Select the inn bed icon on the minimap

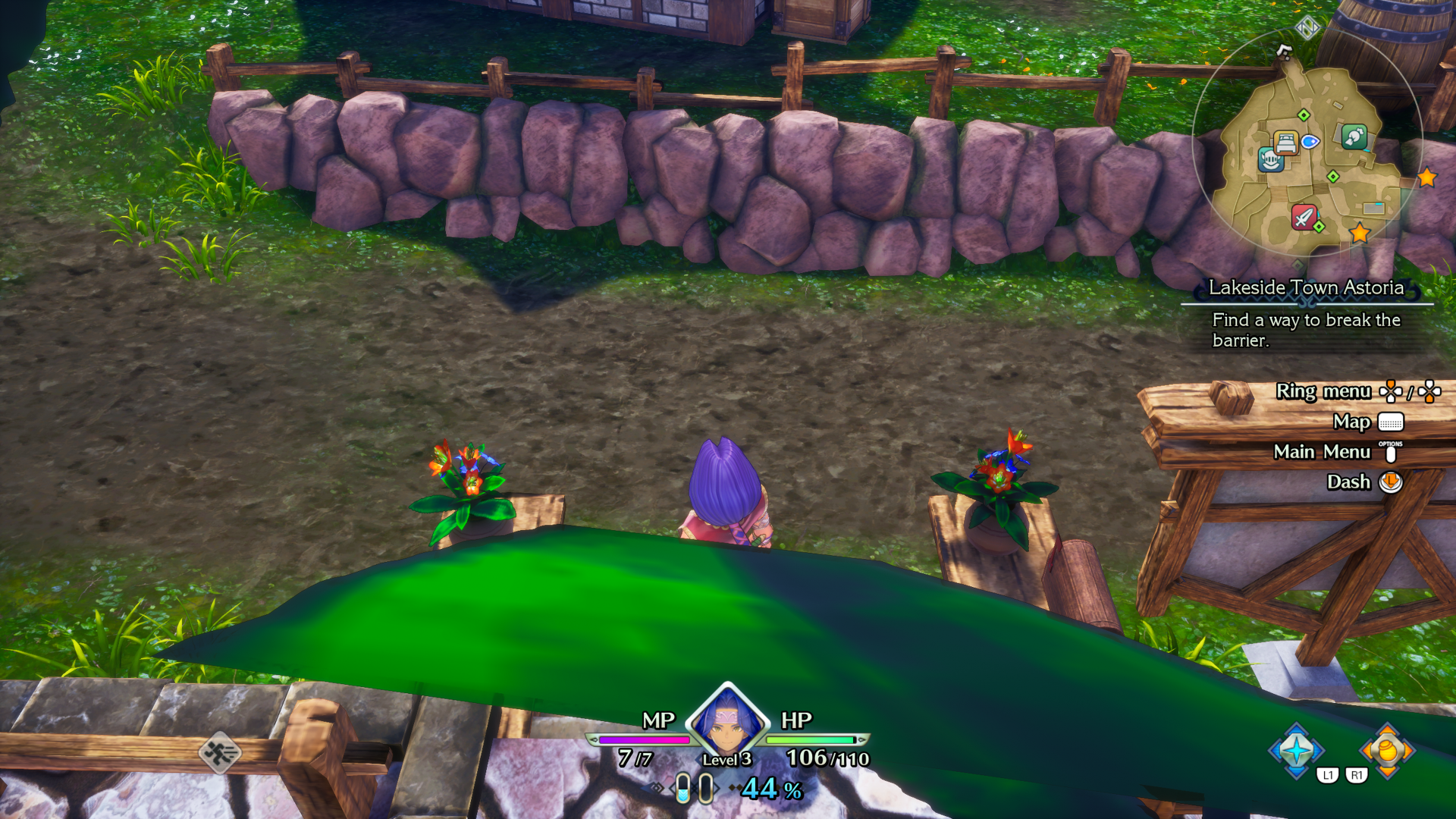[x=1285, y=144]
